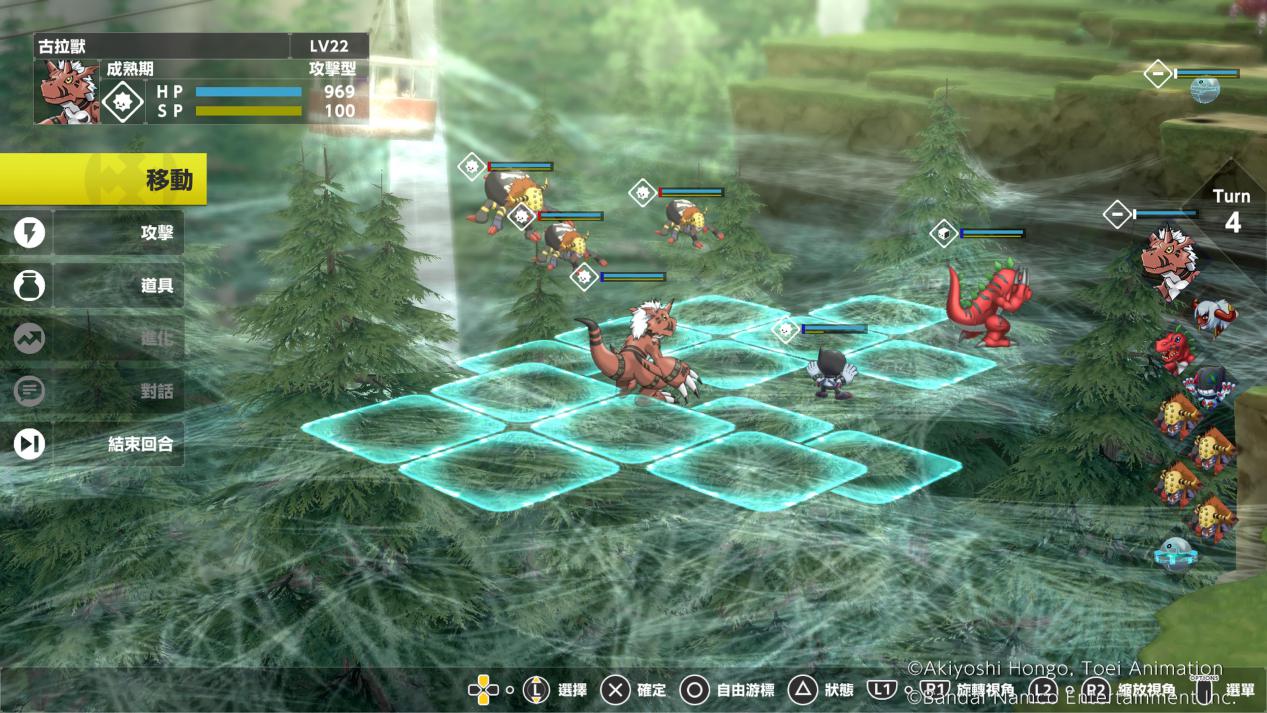
Task: Choose the dark imp portrait in turn order
Action: pos(1208,386)
